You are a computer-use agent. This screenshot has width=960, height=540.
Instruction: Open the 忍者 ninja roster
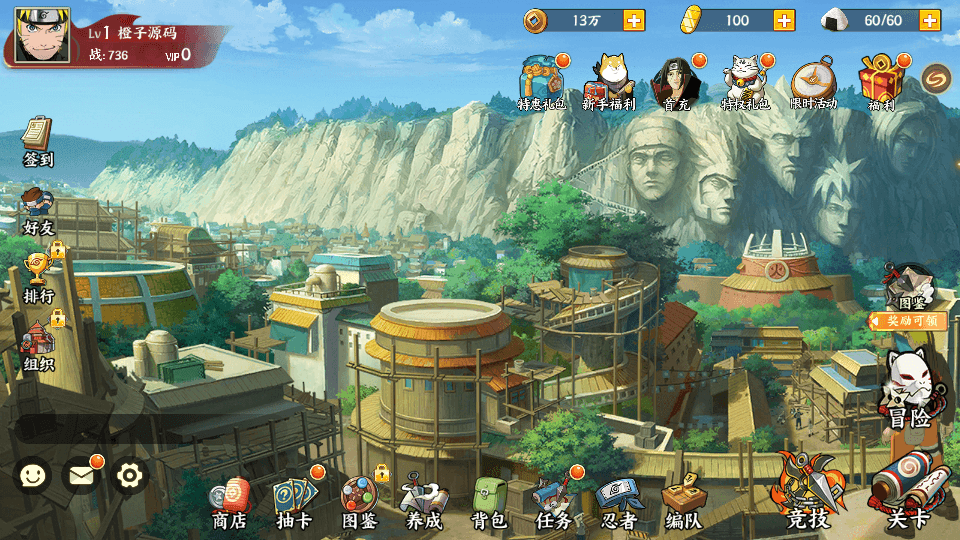point(617,500)
